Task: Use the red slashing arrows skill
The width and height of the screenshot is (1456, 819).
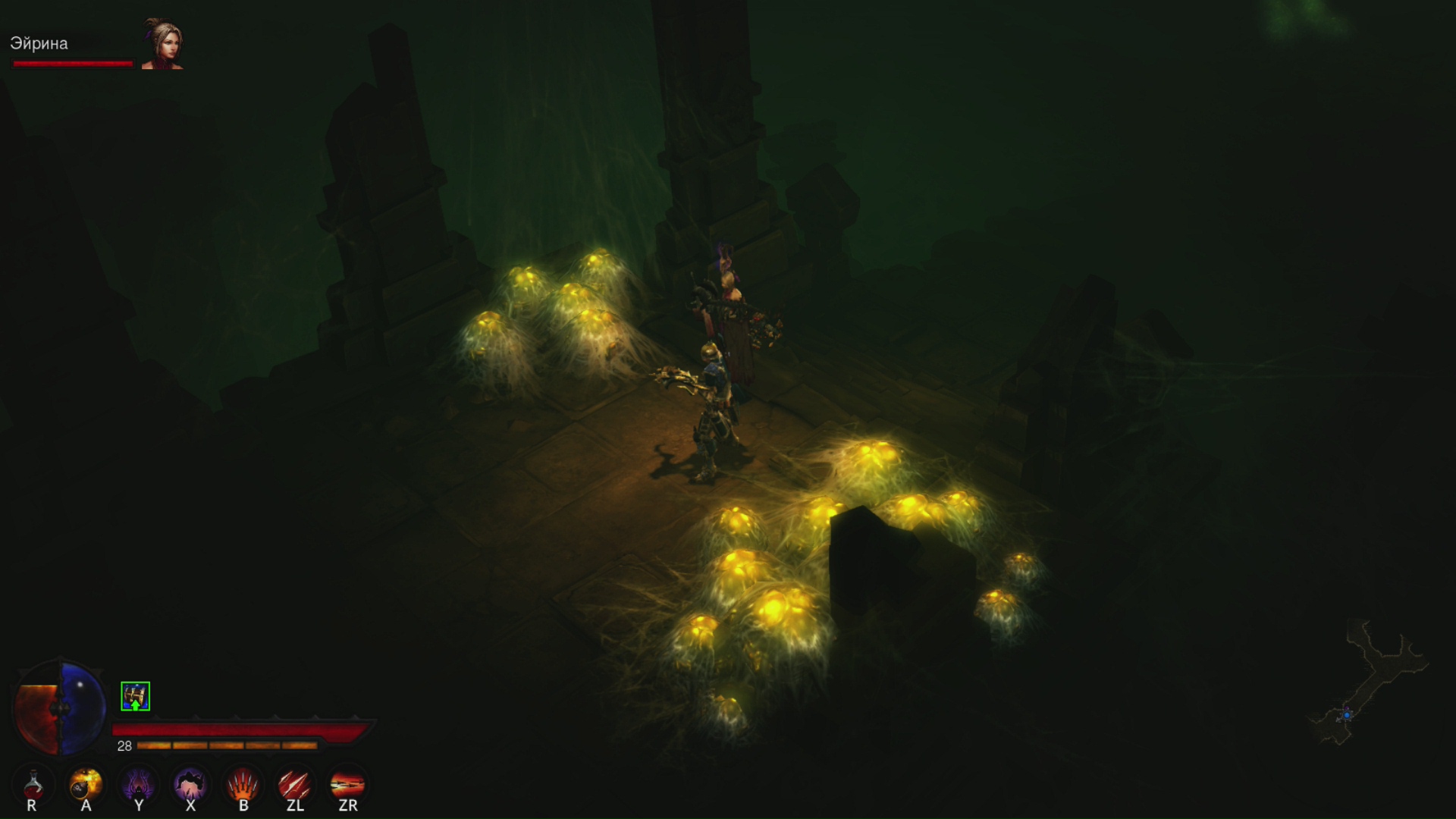Action: (294, 784)
